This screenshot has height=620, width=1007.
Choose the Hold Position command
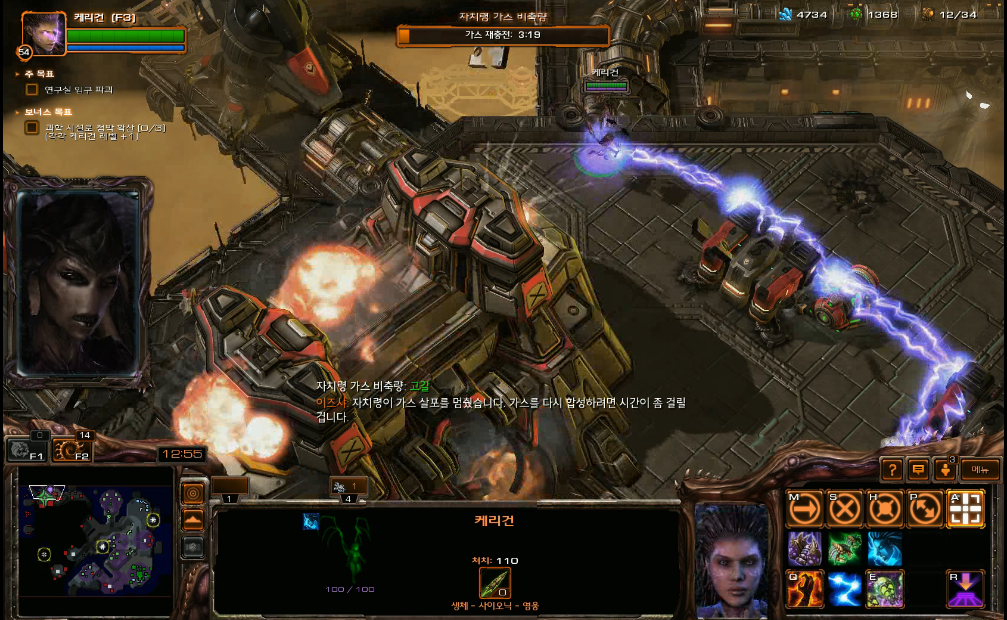[885, 509]
